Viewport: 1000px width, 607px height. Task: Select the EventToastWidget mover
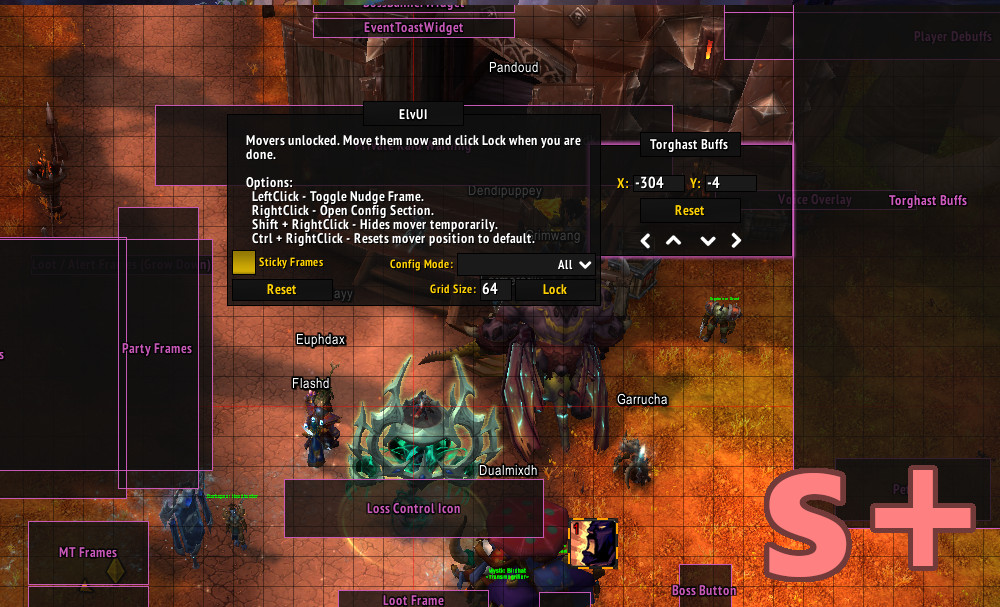point(414,28)
